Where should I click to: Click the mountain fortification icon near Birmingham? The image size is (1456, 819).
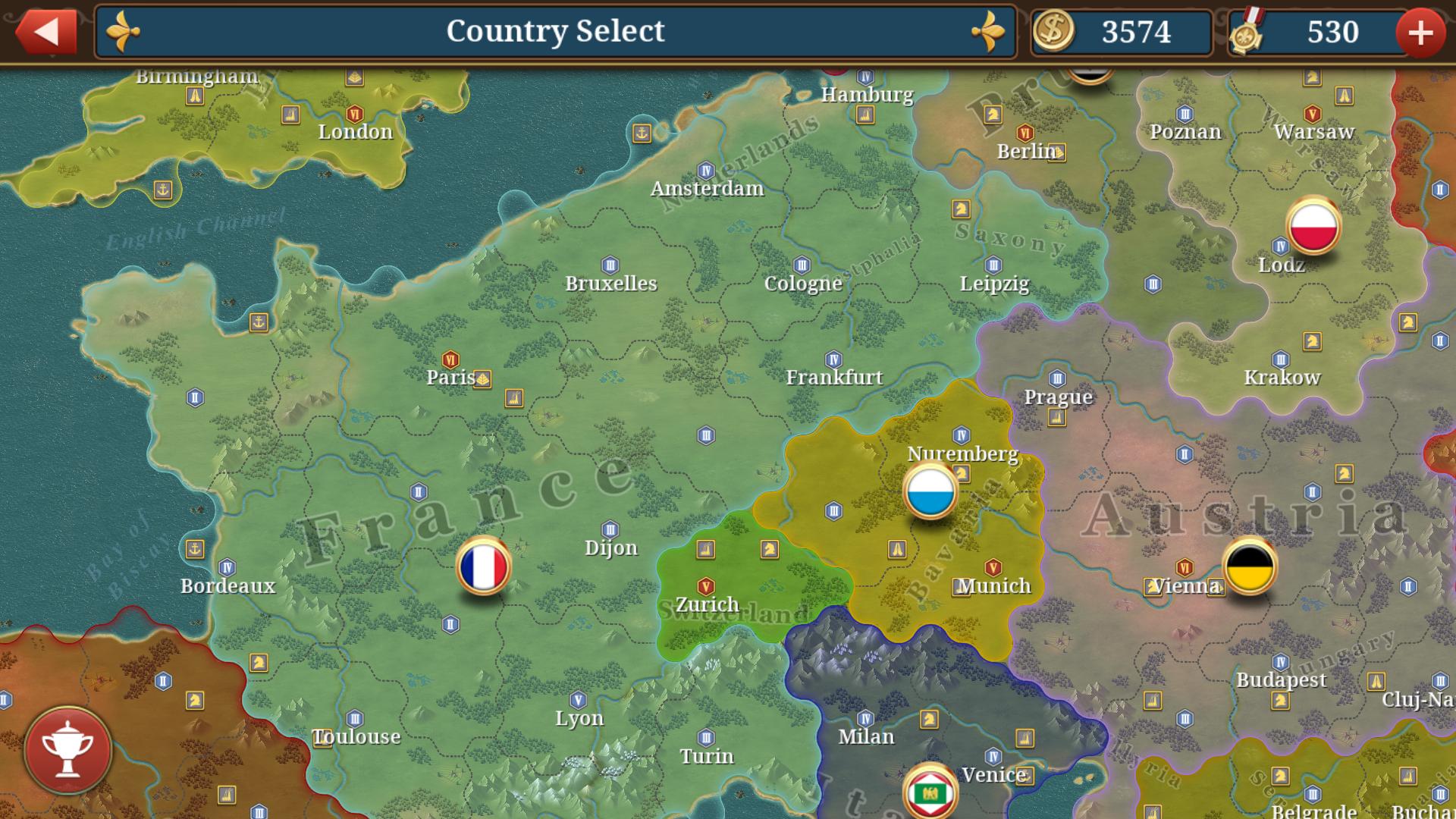click(196, 96)
